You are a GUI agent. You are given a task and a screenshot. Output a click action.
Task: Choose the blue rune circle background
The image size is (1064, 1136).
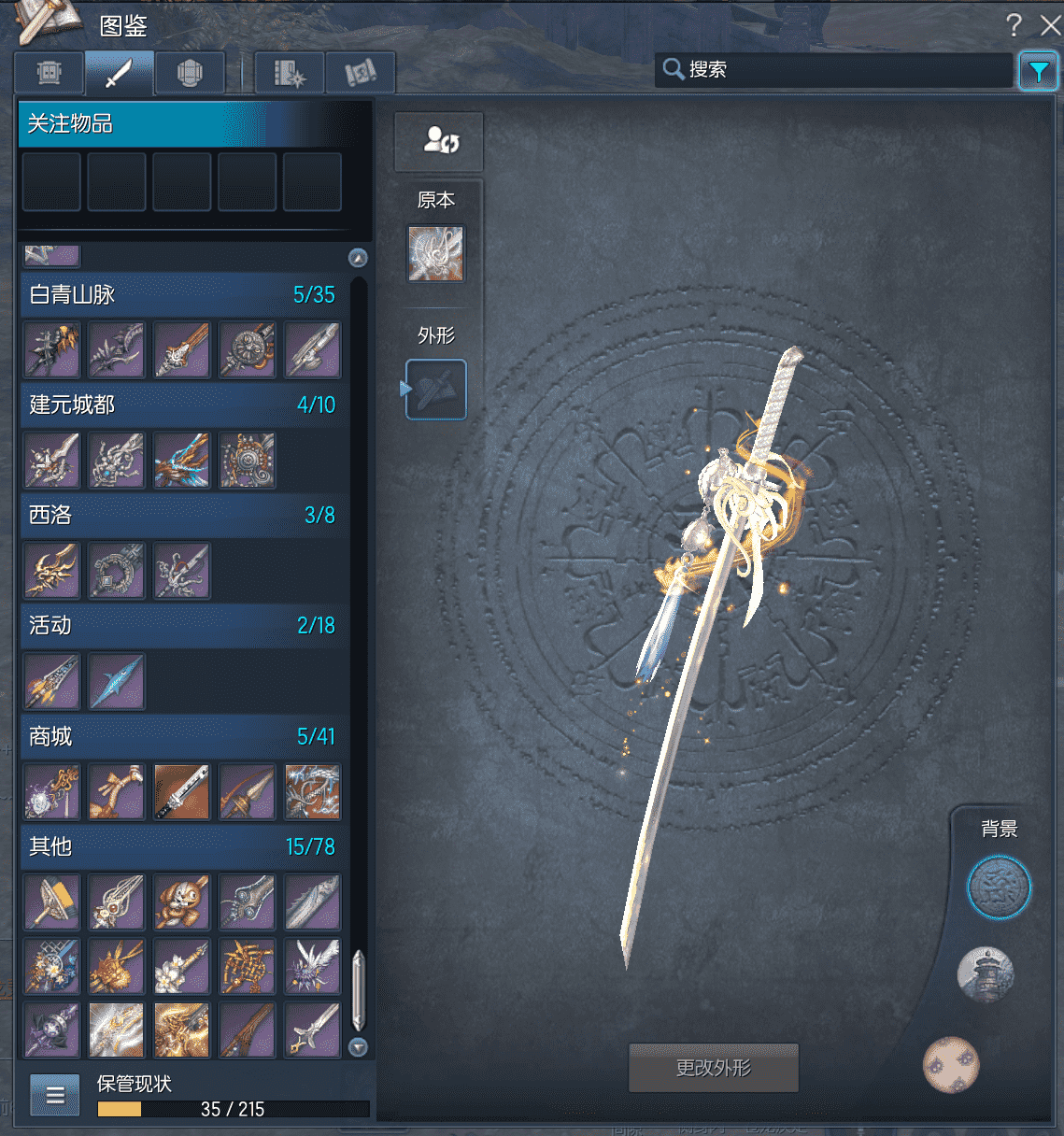pos(999,887)
